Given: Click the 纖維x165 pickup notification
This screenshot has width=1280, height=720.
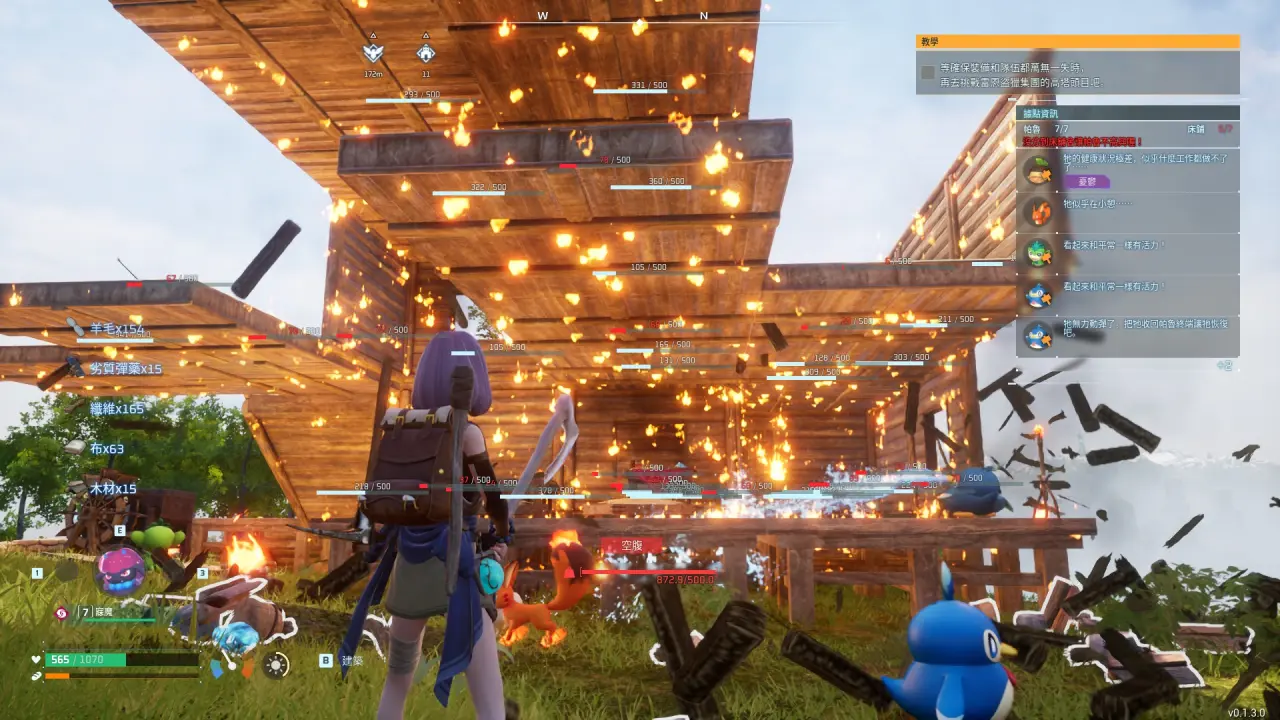Looking at the screenshot, I should [x=117, y=408].
